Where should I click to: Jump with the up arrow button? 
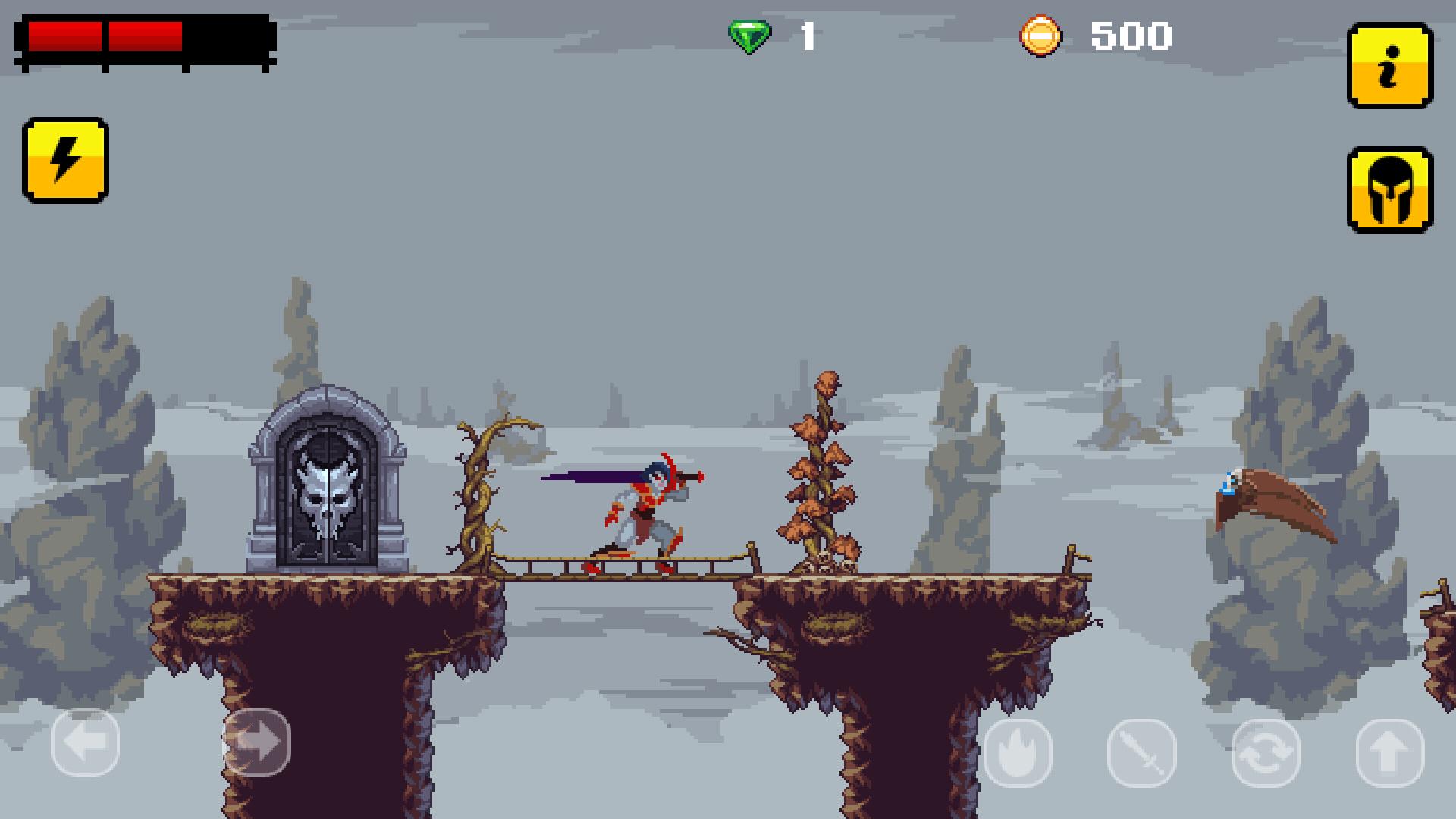tap(1389, 753)
